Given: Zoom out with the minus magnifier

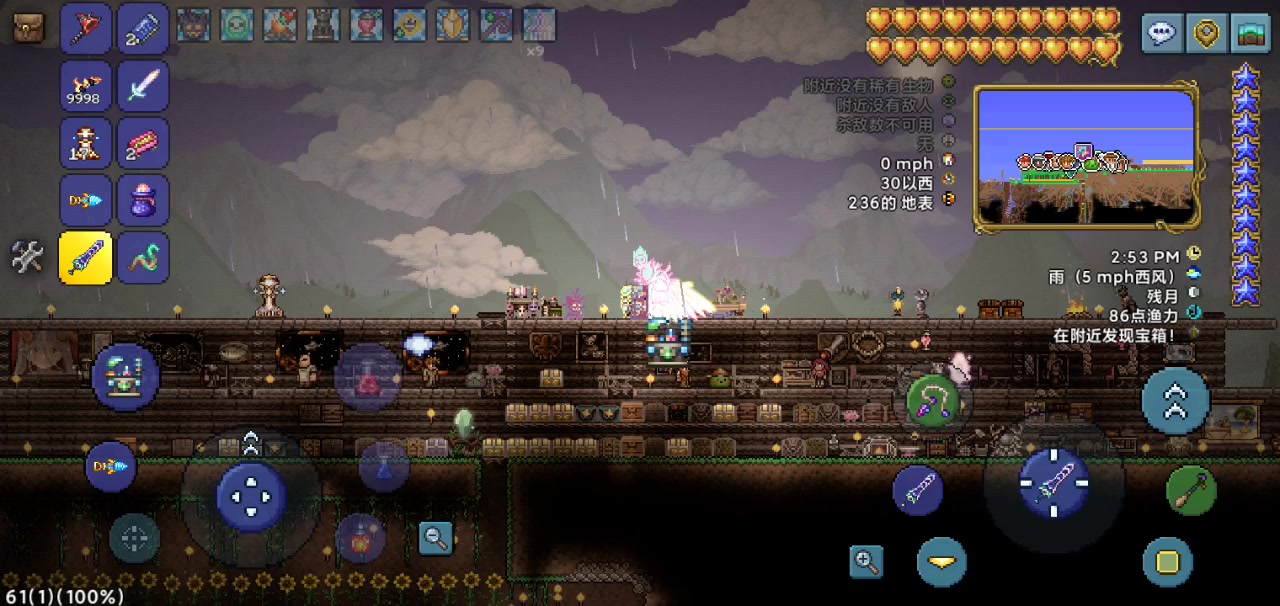Looking at the screenshot, I should (436, 537).
